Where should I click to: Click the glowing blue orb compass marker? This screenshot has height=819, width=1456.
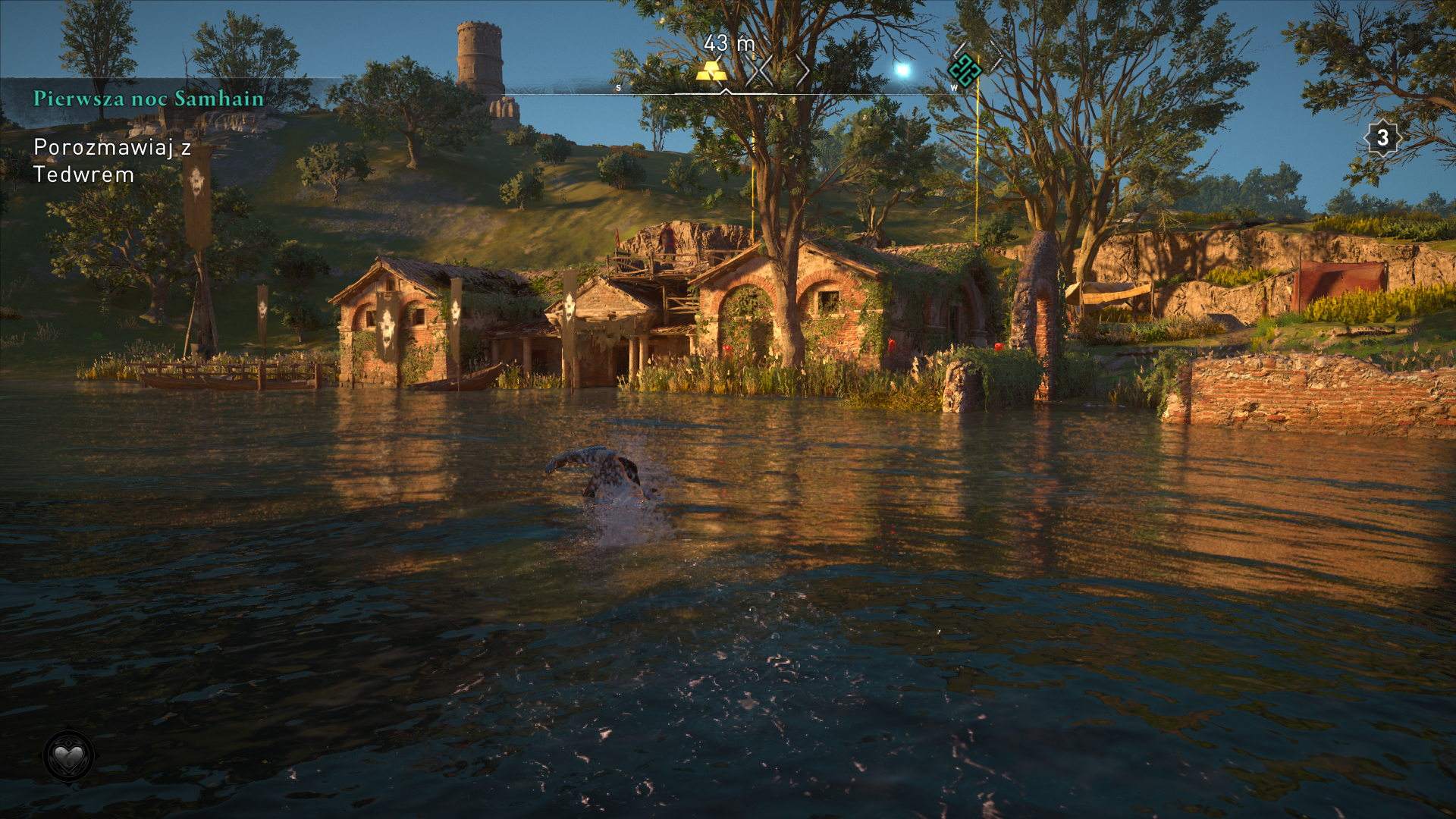(902, 71)
